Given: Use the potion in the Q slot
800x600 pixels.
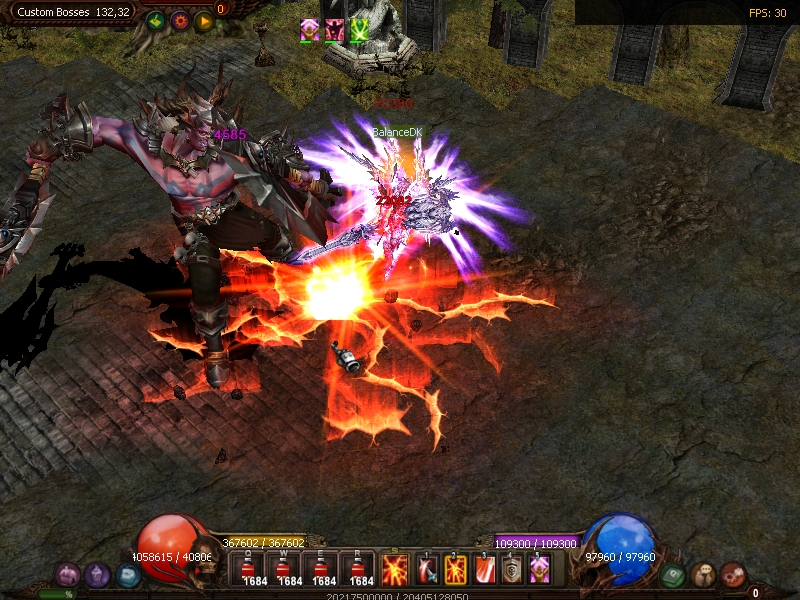Looking at the screenshot, I should coord(248,570).
